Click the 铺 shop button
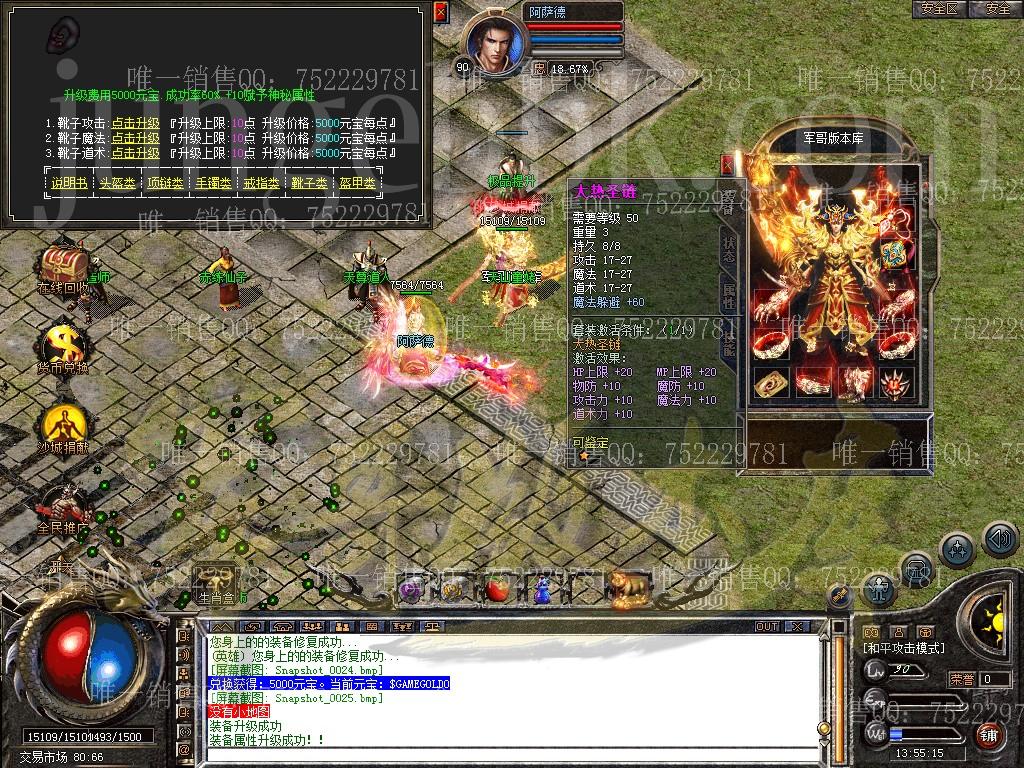This screenshot has width=1024, height=768. [x=987, y=734]
